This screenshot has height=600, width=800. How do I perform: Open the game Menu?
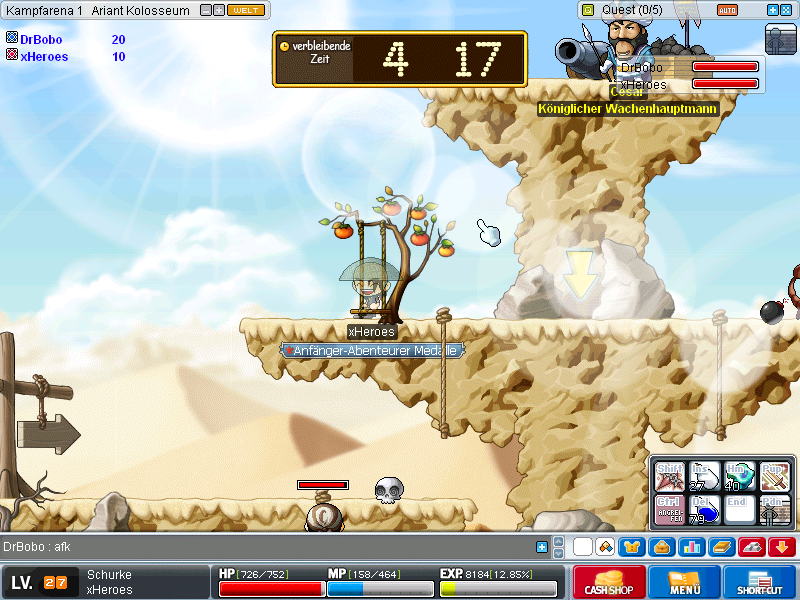[685, 582]
